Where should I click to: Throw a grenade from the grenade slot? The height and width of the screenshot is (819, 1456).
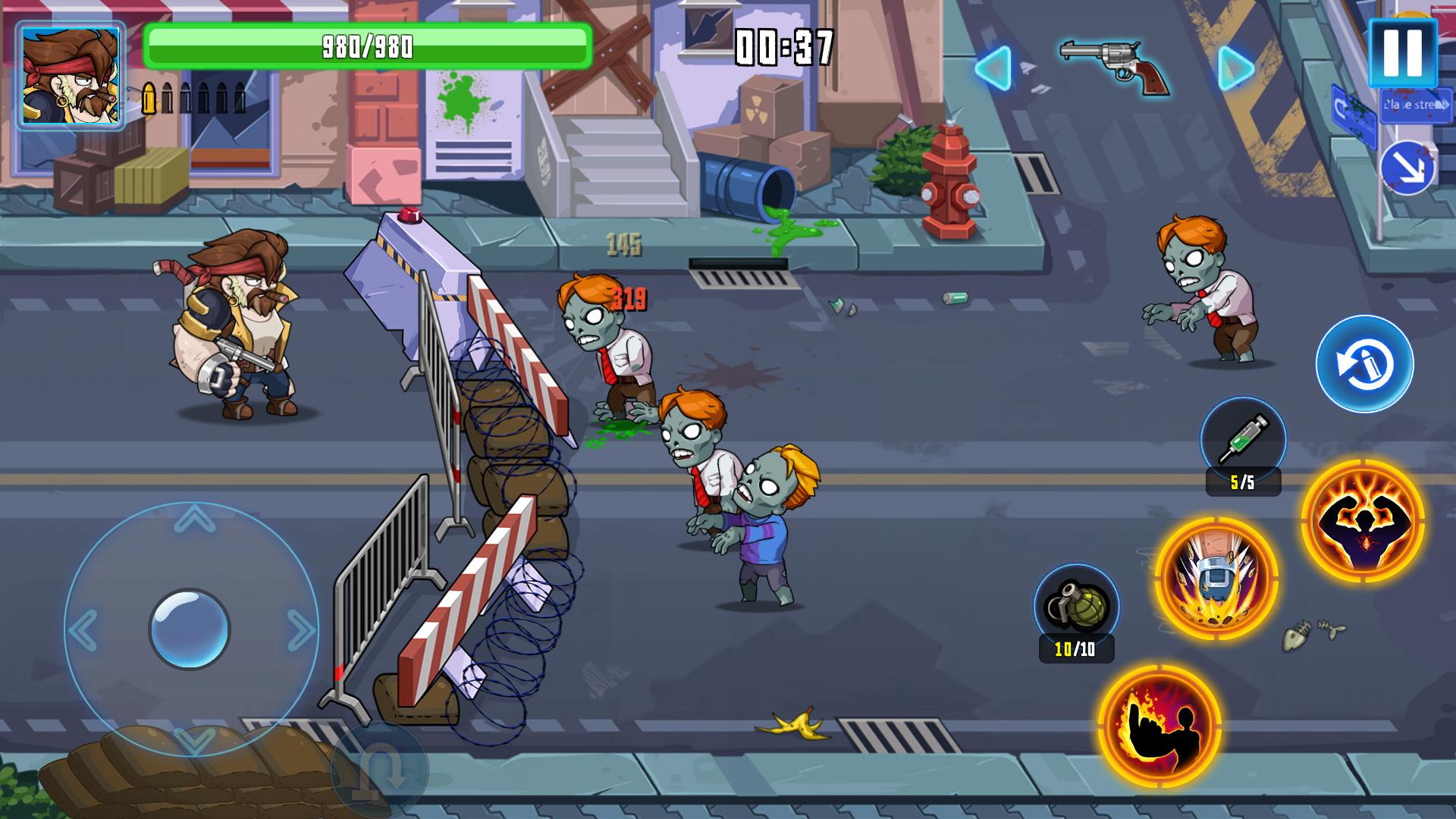pos(1076,606)
